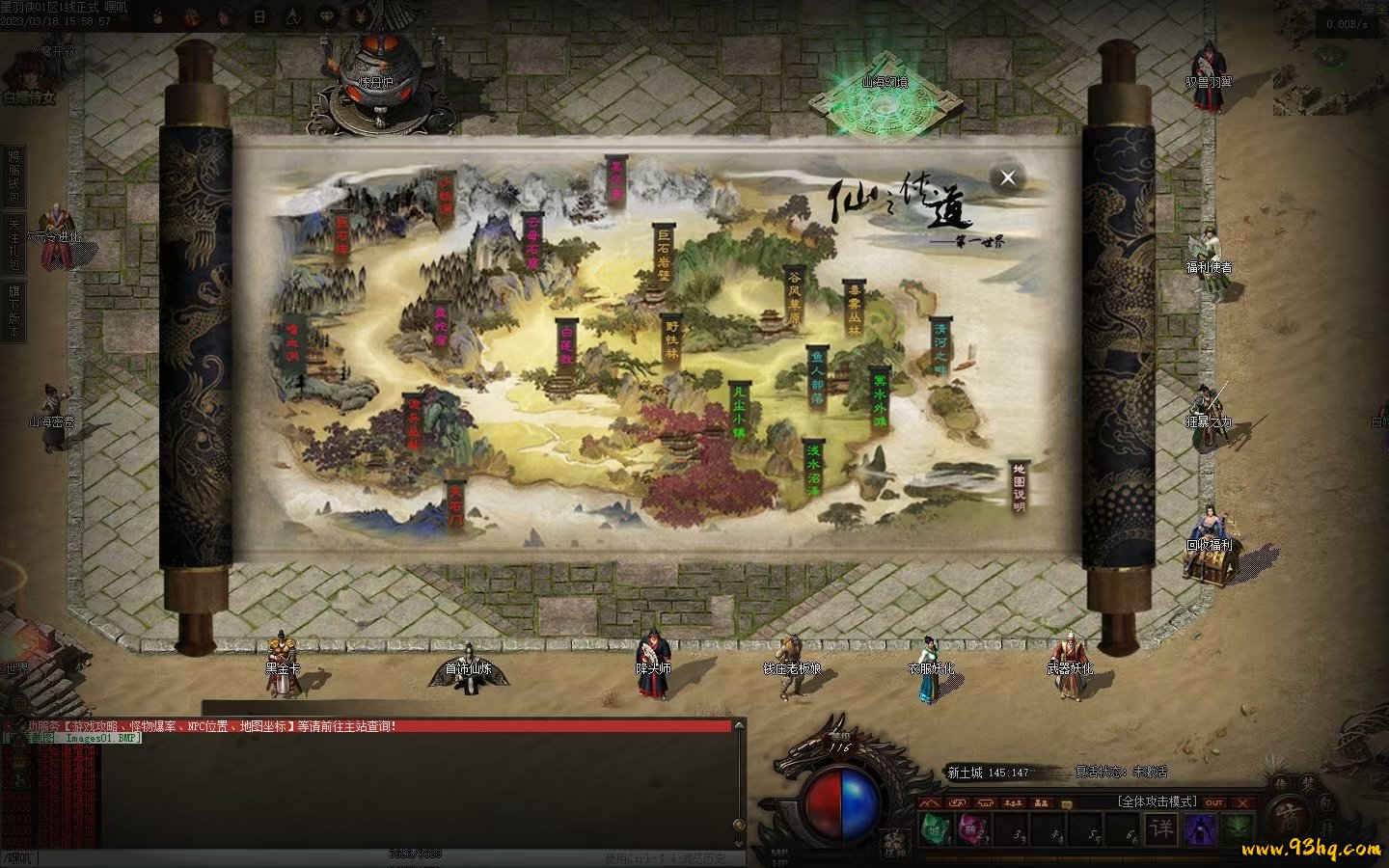
Task: Select the 鱼人部落 location banner
Action: point(817,377)
